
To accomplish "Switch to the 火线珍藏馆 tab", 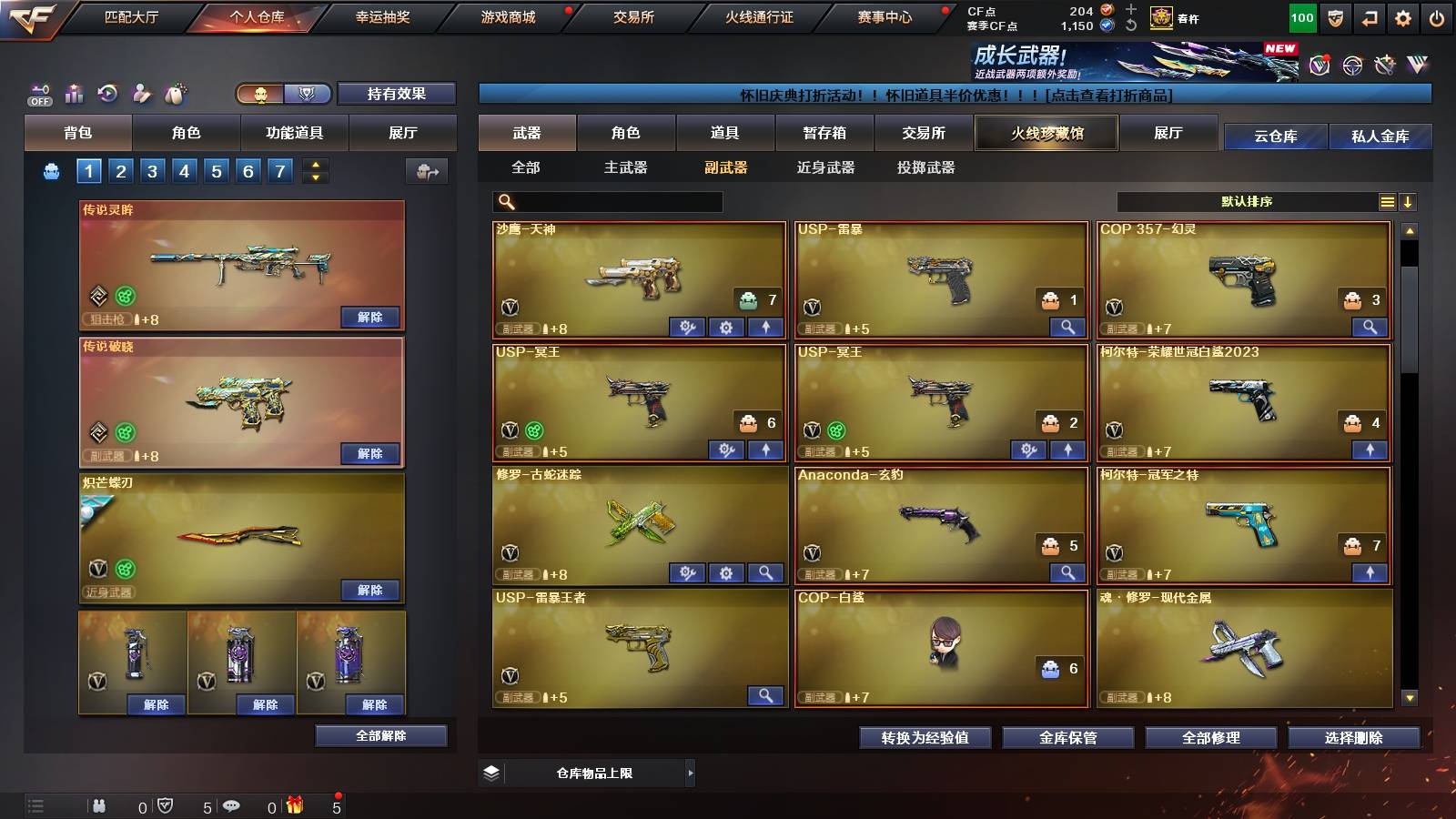I will click(1046, 133).
